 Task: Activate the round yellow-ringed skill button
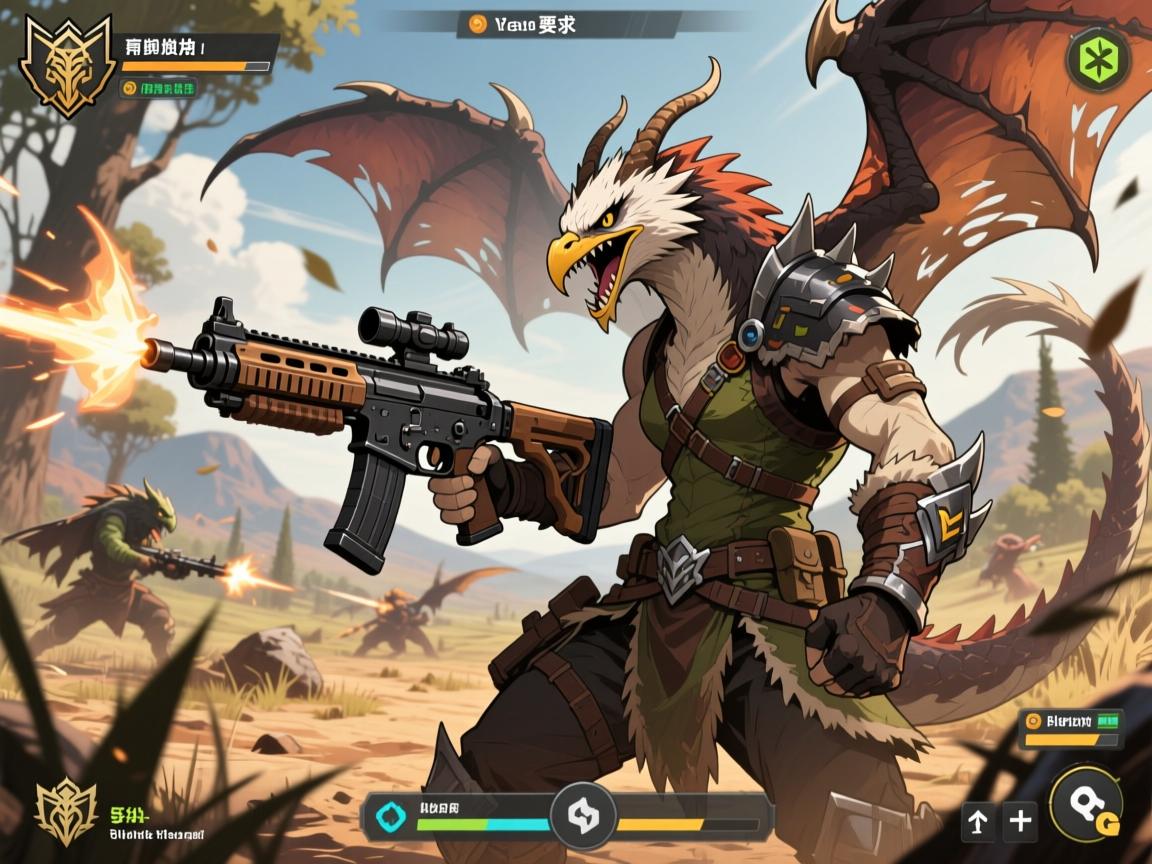click(x=1087, y=805)
